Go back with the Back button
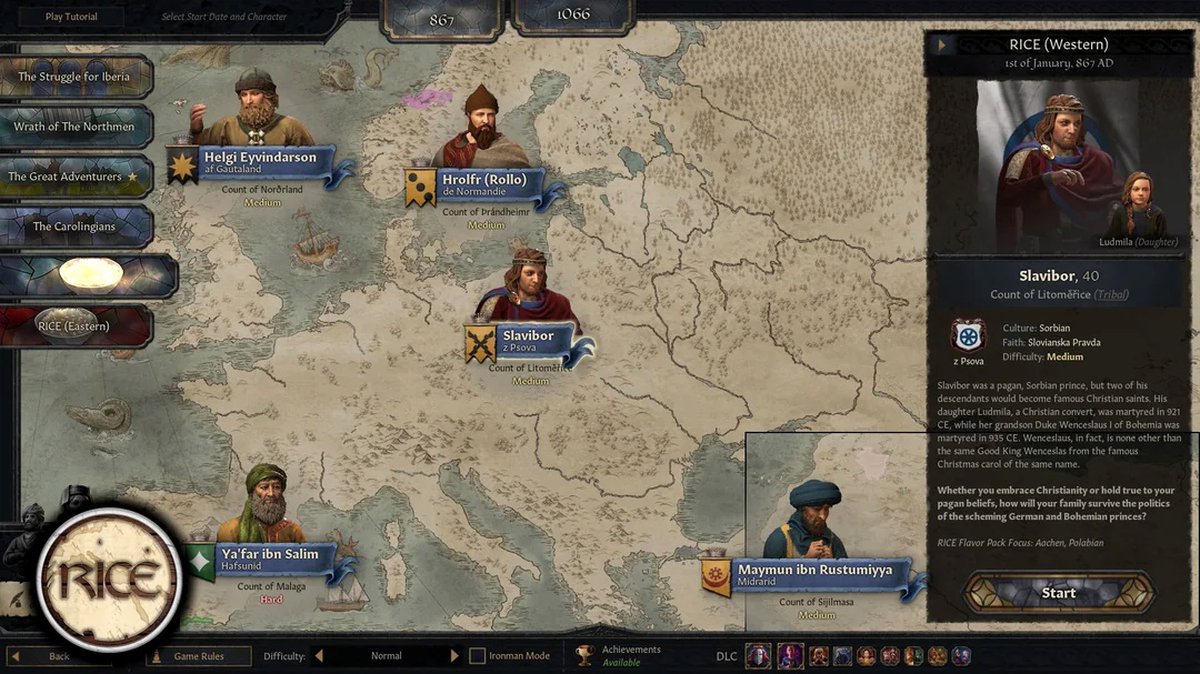Viewport: 1200px width, 674px height. click(x=60, y=656)
